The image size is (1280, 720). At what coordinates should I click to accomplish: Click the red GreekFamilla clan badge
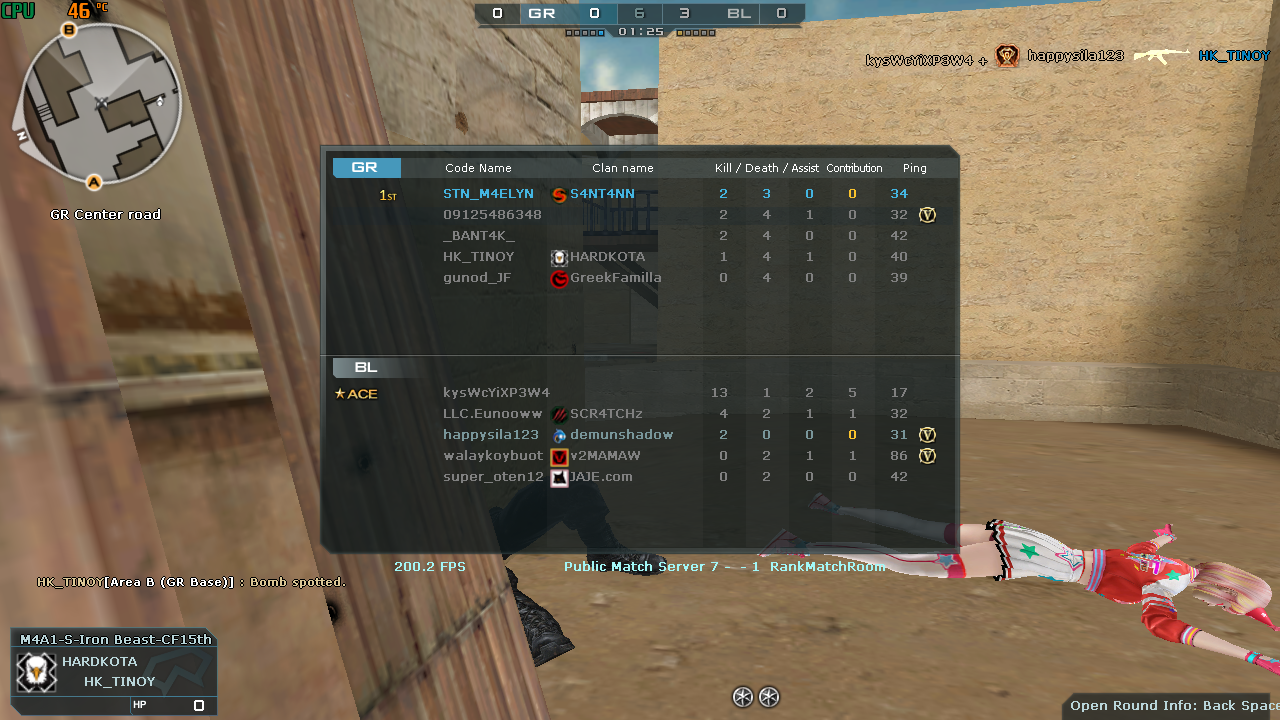point(560,278)
